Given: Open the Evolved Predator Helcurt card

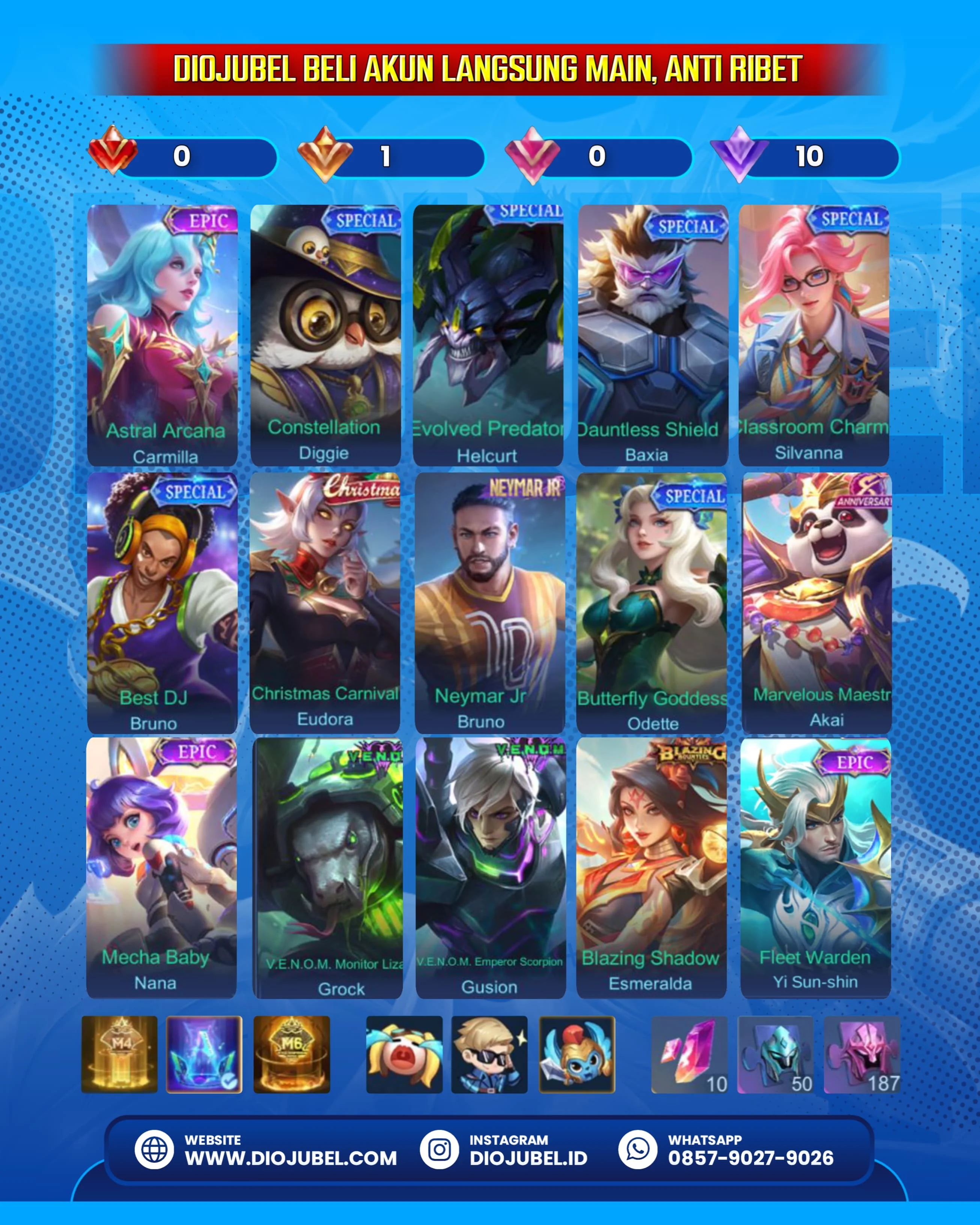Looking at the screenshot, I should pyautogui.click(x=488, y=335).
